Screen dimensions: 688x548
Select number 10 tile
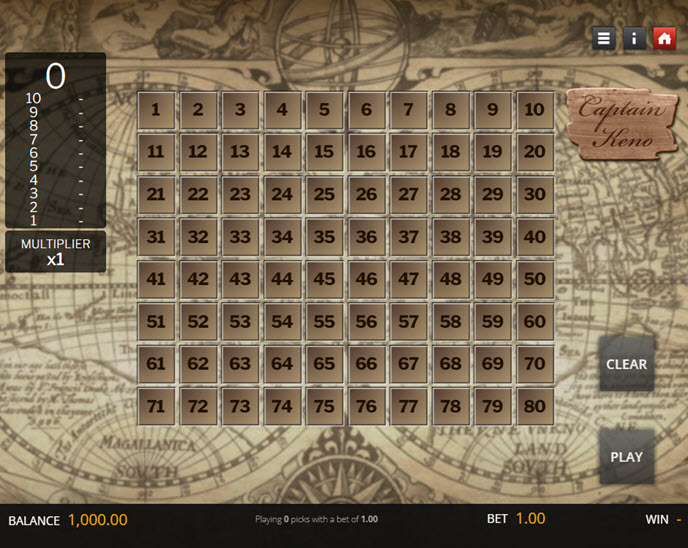coord(535,110)
